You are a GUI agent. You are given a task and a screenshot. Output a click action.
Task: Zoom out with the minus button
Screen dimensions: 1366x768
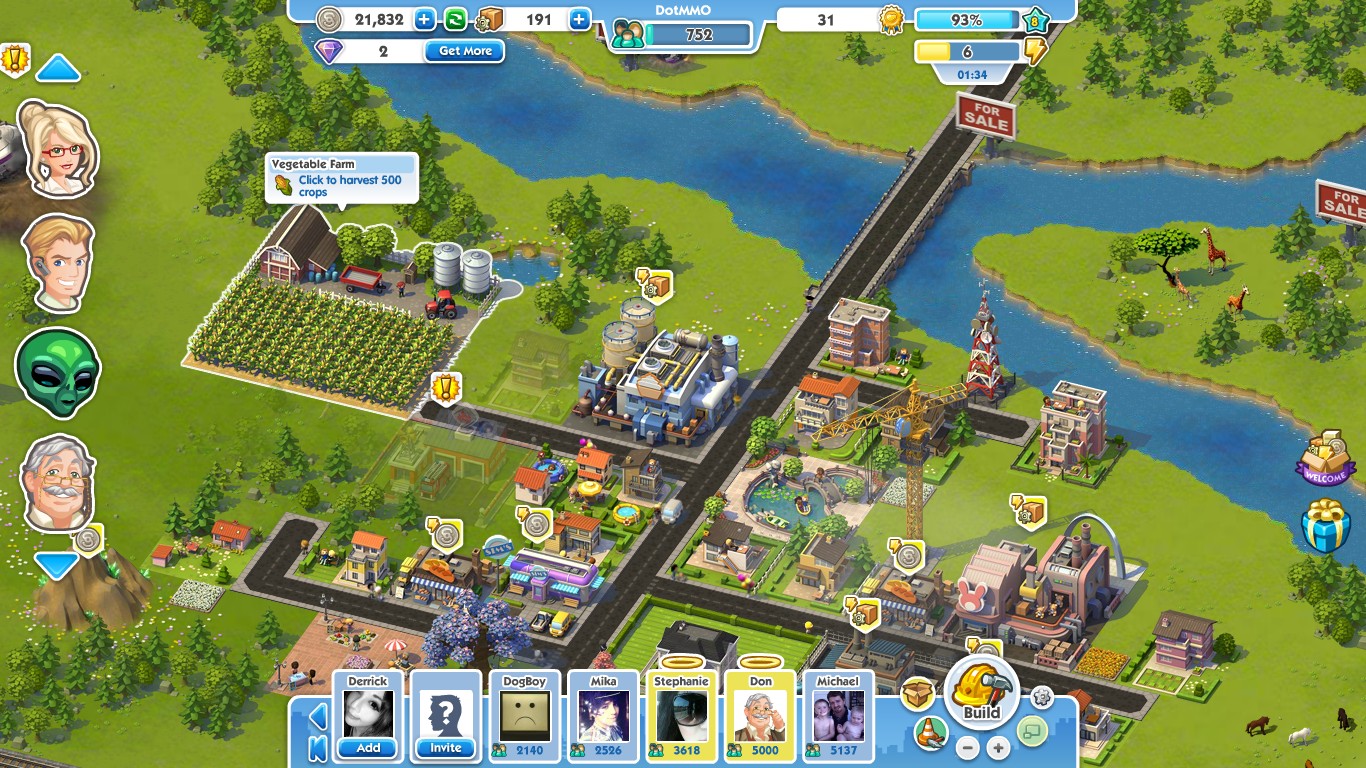967,747
